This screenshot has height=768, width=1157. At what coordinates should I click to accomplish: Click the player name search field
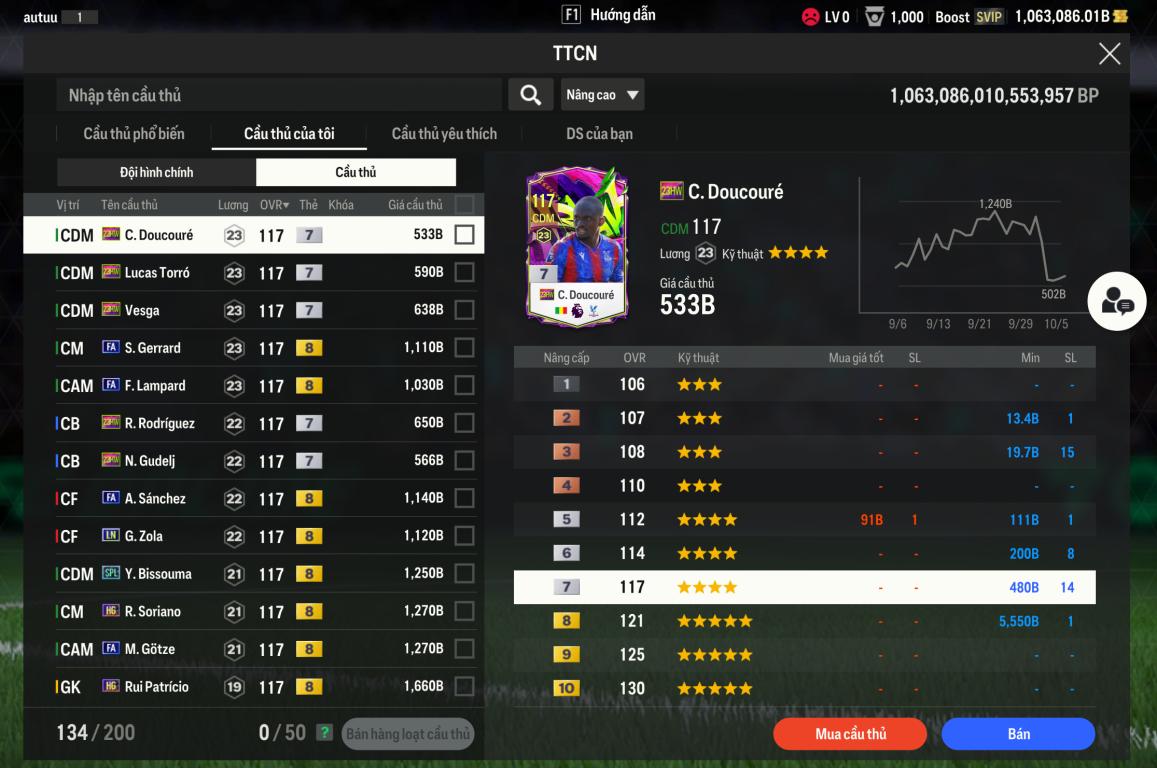click(x=280, y=95)
